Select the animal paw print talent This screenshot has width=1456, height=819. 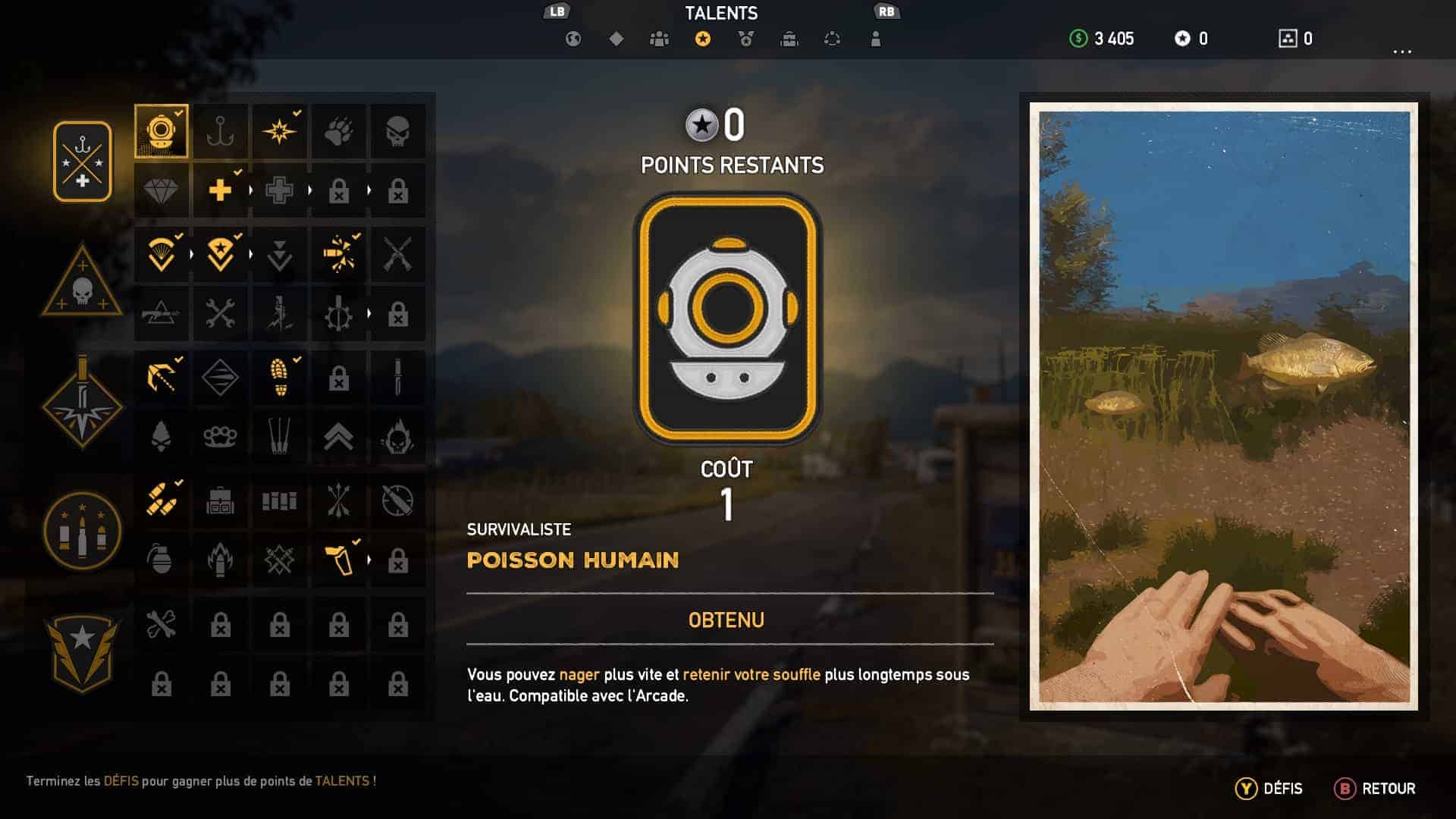tap(338, 131)
